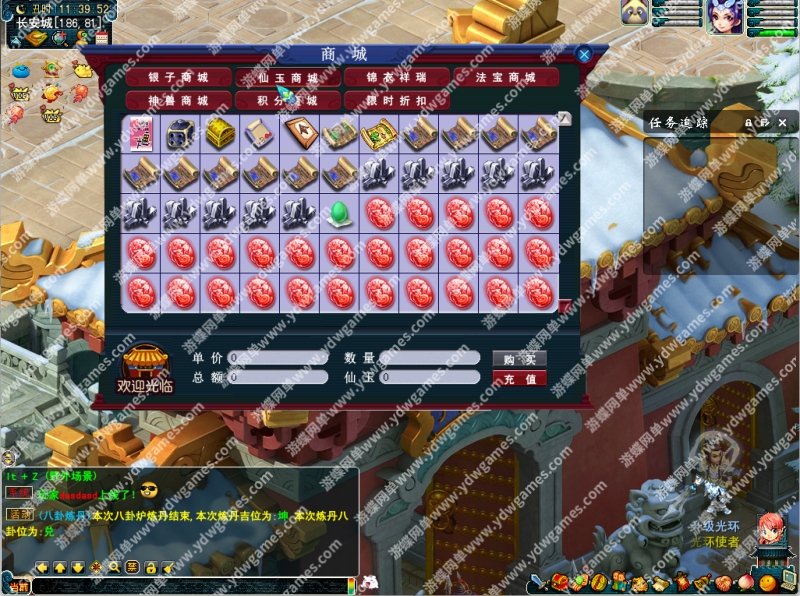800x596 pixels.
Task: Close the 商城 shop window
Action: 584,55
